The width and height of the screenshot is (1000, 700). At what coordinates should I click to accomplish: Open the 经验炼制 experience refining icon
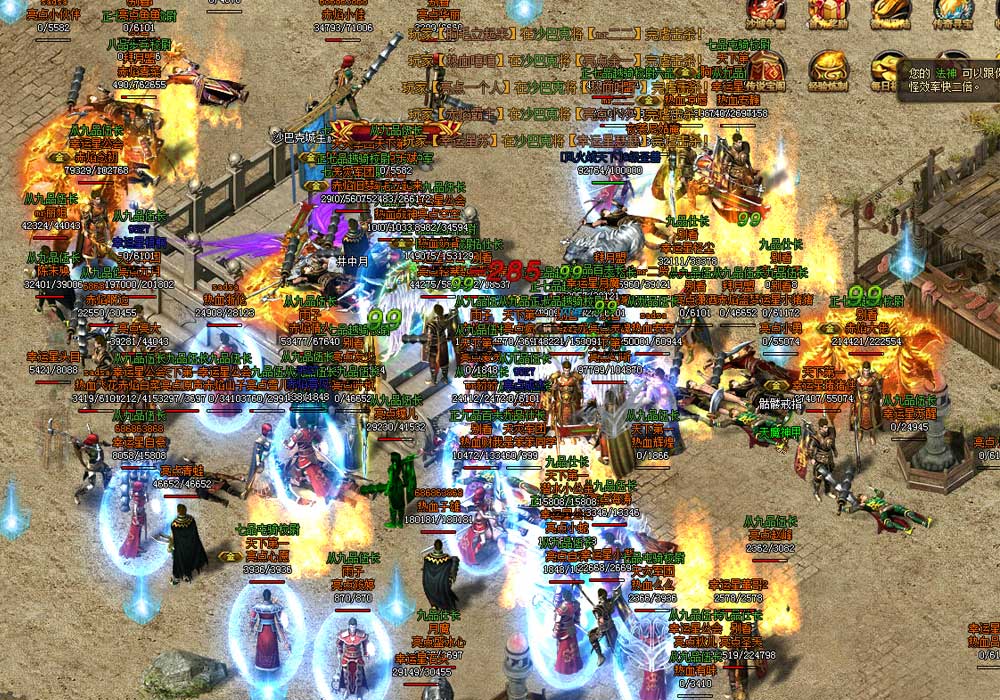(829, 70)
